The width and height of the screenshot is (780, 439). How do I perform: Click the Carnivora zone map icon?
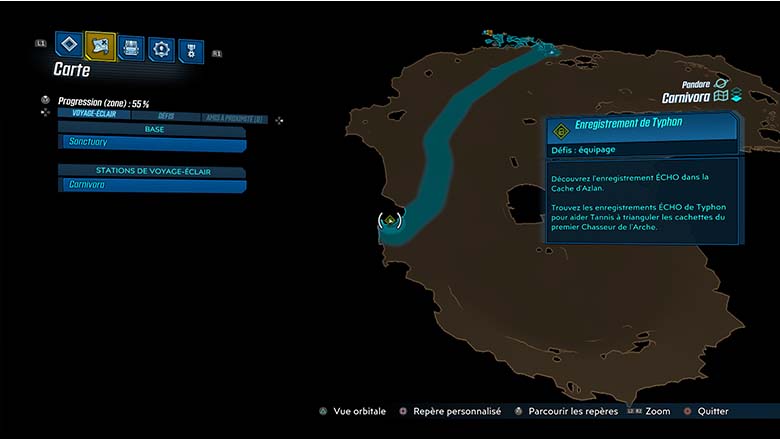pyautogui.click(x=721, y=97)
